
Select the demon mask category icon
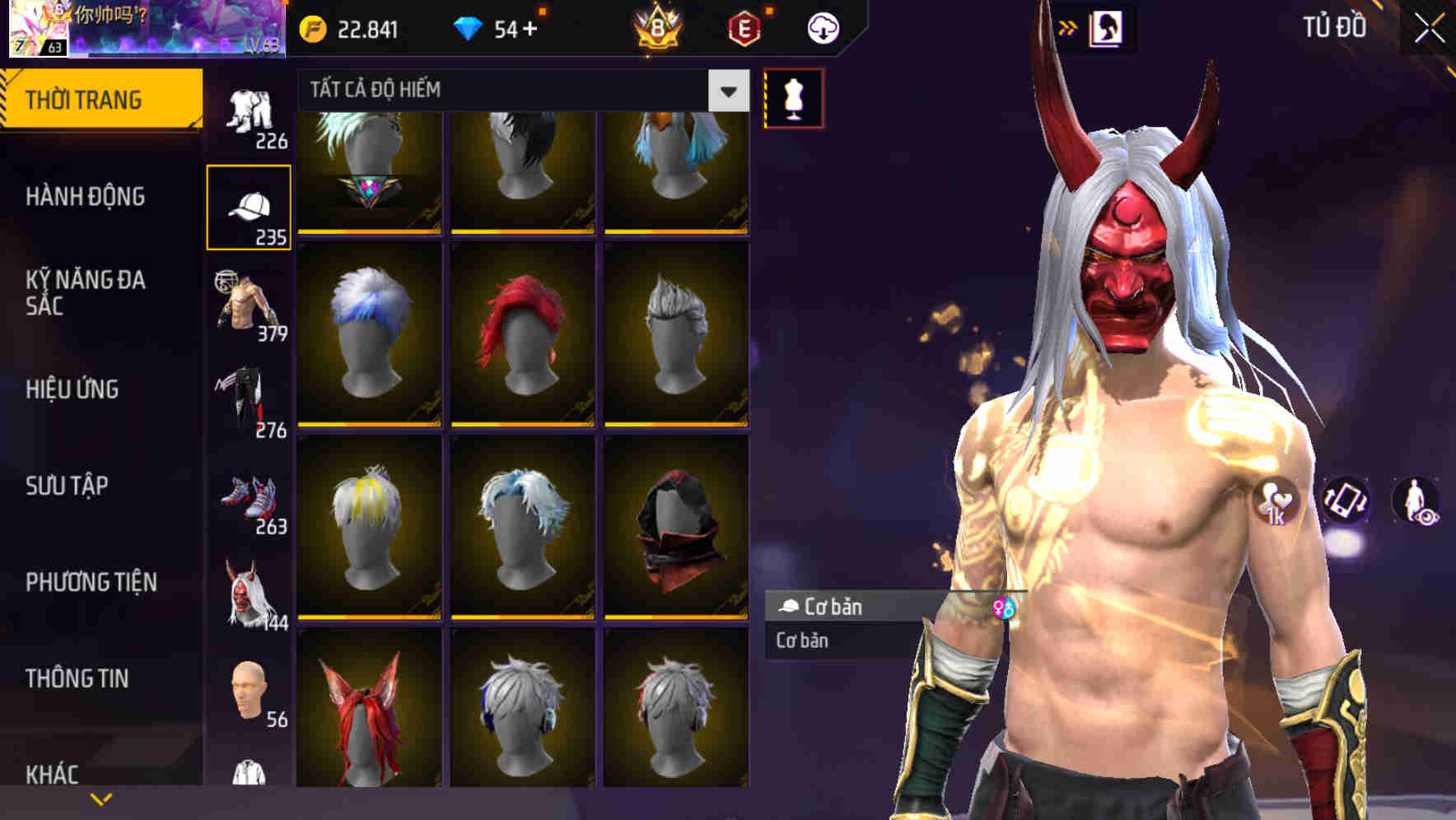(248, 589)
